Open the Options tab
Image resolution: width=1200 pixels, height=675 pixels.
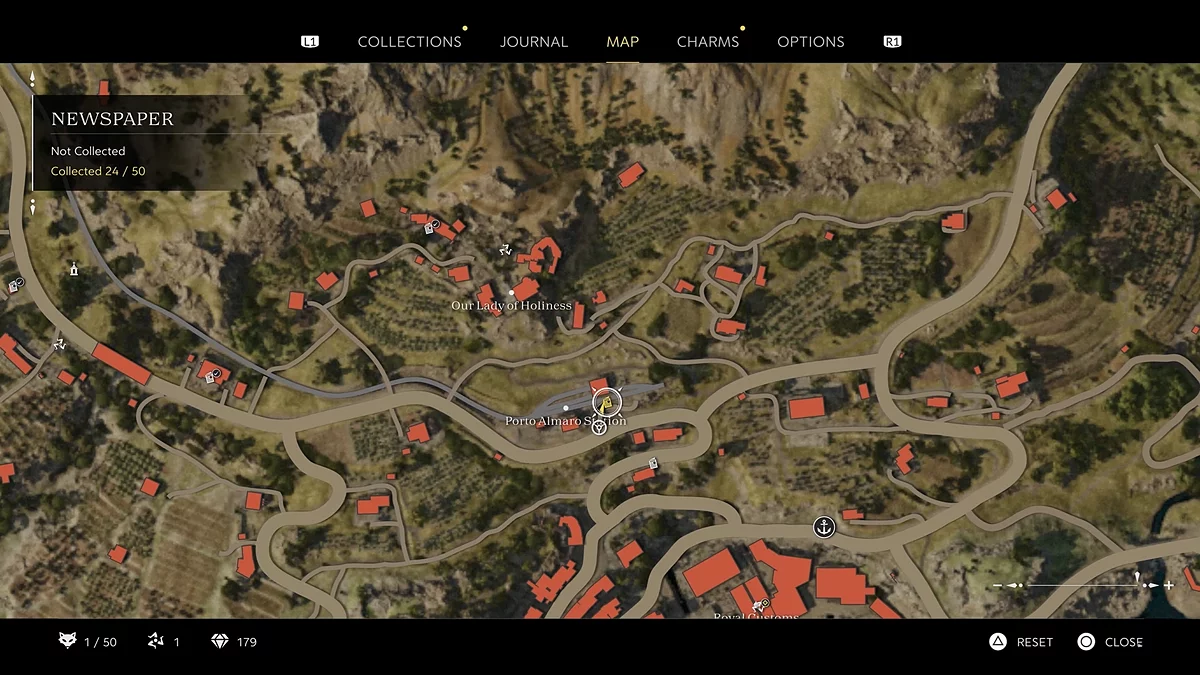coord(810,42)
